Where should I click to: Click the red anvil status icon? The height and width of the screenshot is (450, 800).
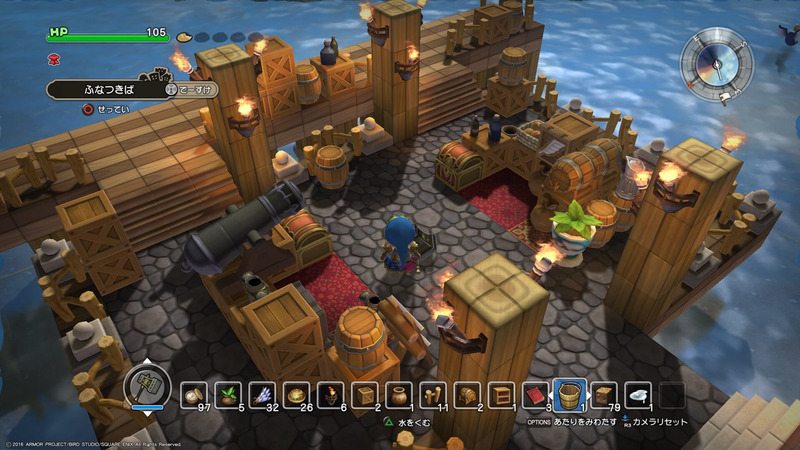53,59
